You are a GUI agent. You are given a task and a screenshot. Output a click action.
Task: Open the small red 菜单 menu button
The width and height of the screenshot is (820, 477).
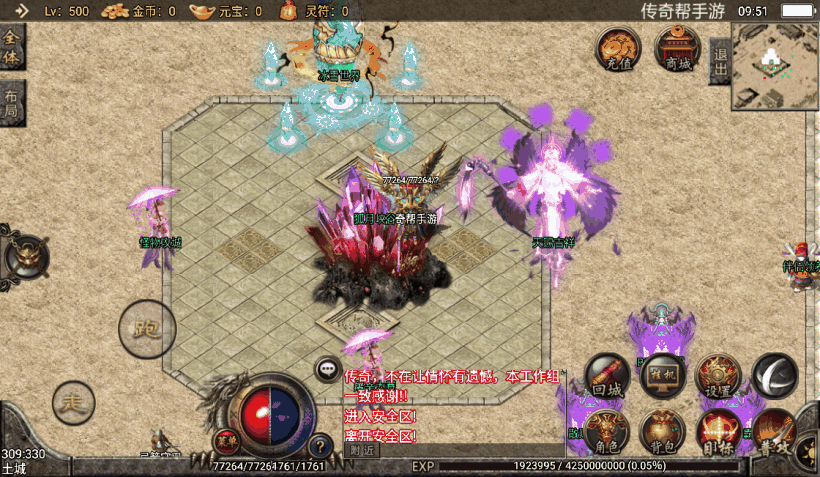click(227, 441)
